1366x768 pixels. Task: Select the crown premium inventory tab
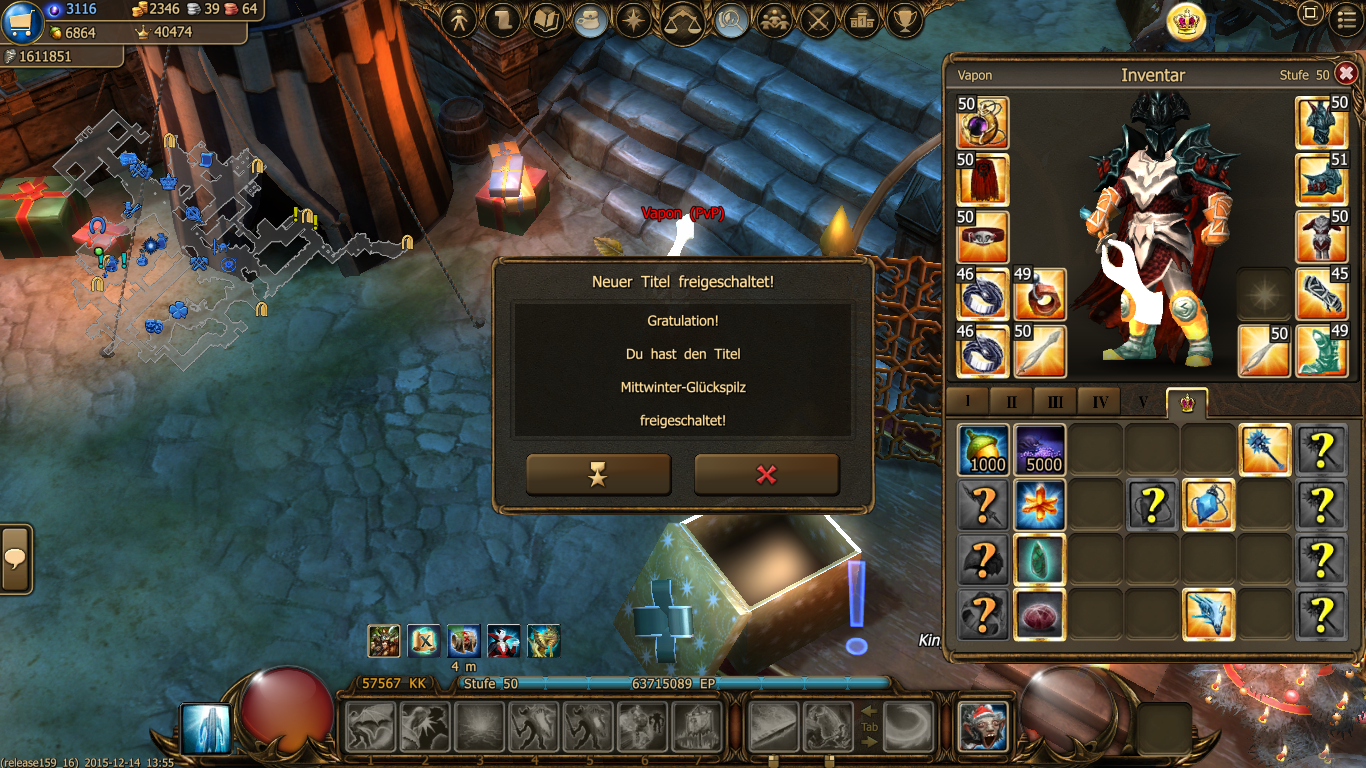pos(1187,402)
